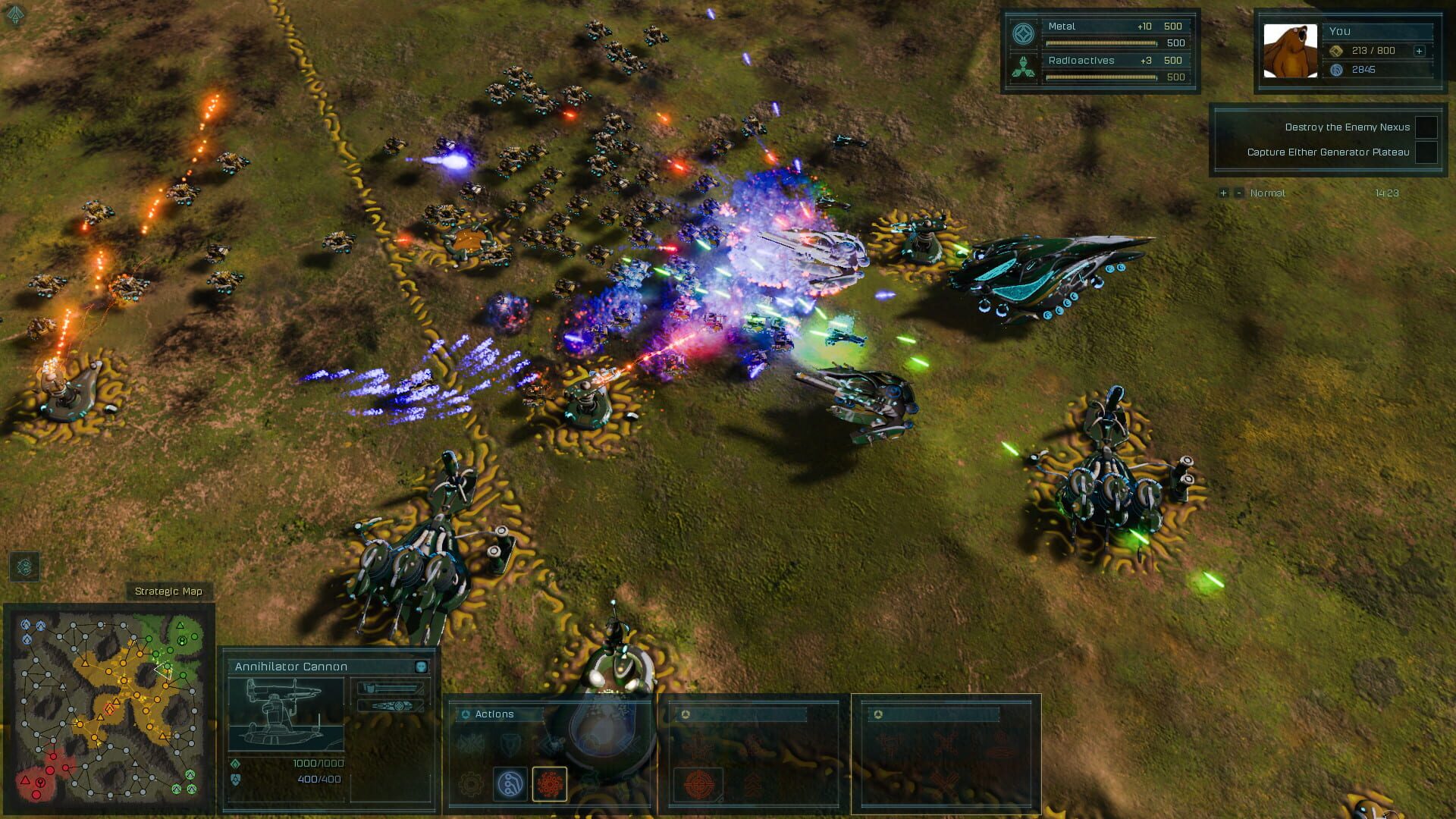Click the Strategic Map title tab
The width and height of the screenshot is (1456, 819).
coord(169,590)
